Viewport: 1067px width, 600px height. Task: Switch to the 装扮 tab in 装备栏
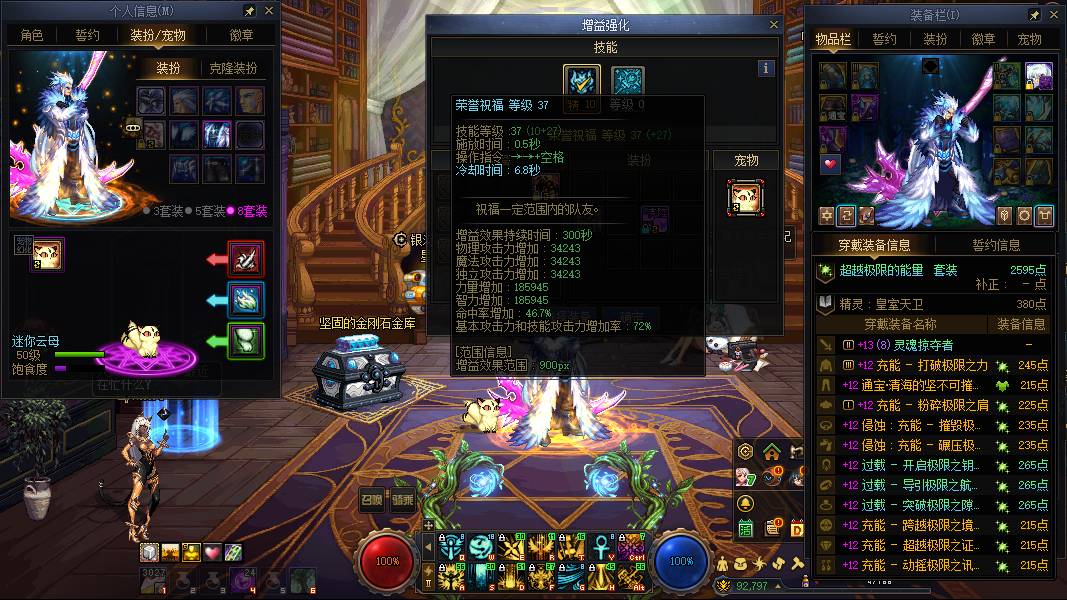[x=935, y=40]
